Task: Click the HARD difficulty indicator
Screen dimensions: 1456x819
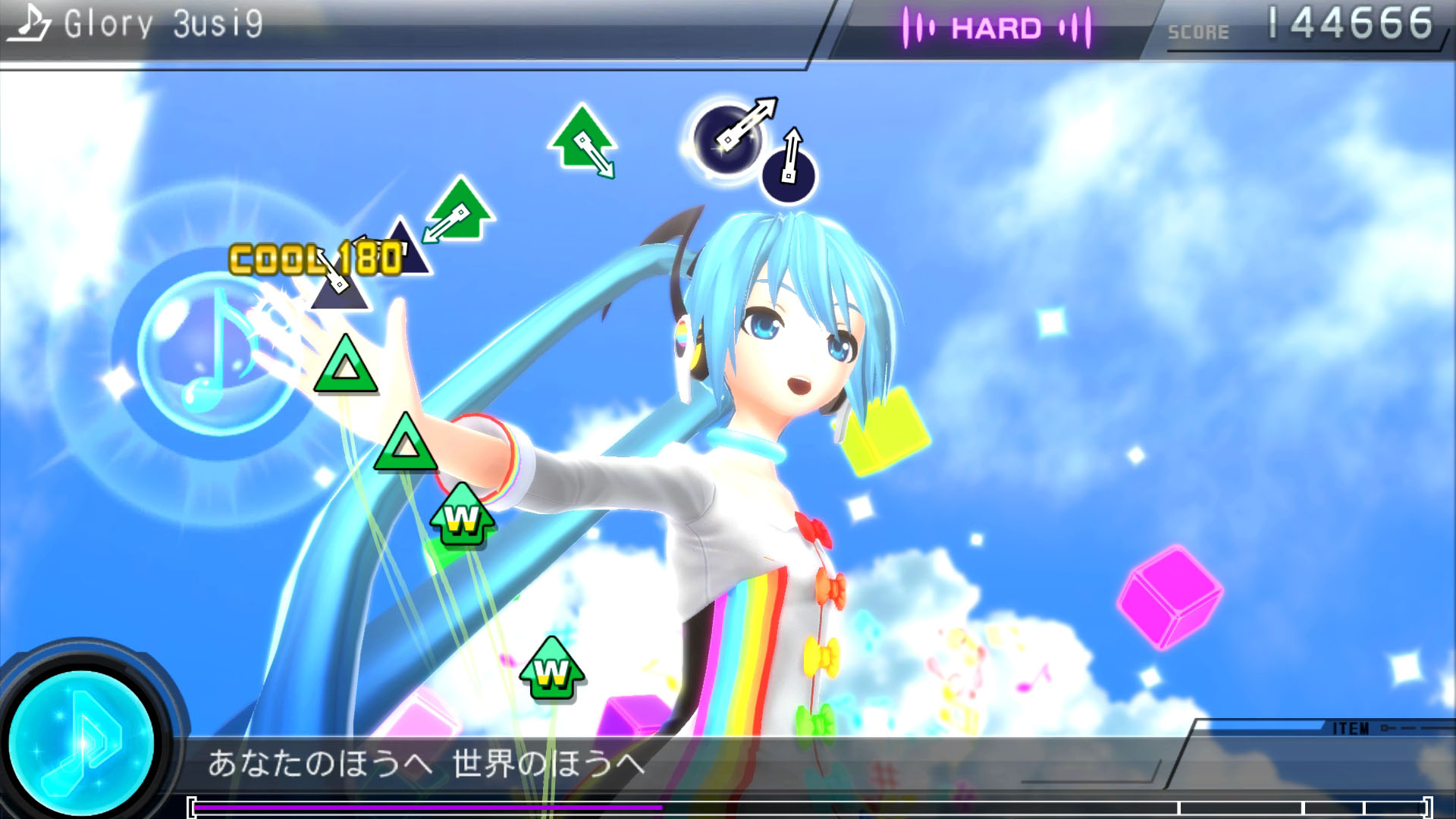Action: pyautogui.click(x=996, y=29)
